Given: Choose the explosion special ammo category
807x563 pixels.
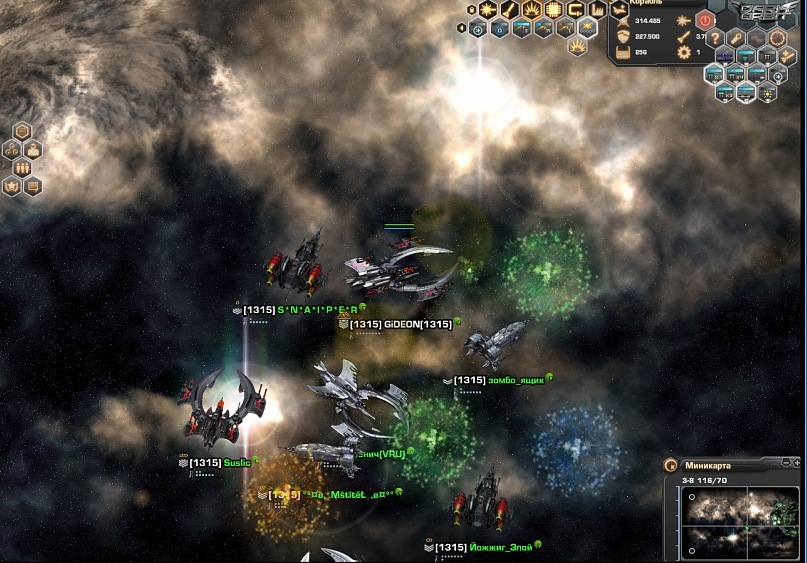Looking at the screenshot, I should click(x=532, y=10).
